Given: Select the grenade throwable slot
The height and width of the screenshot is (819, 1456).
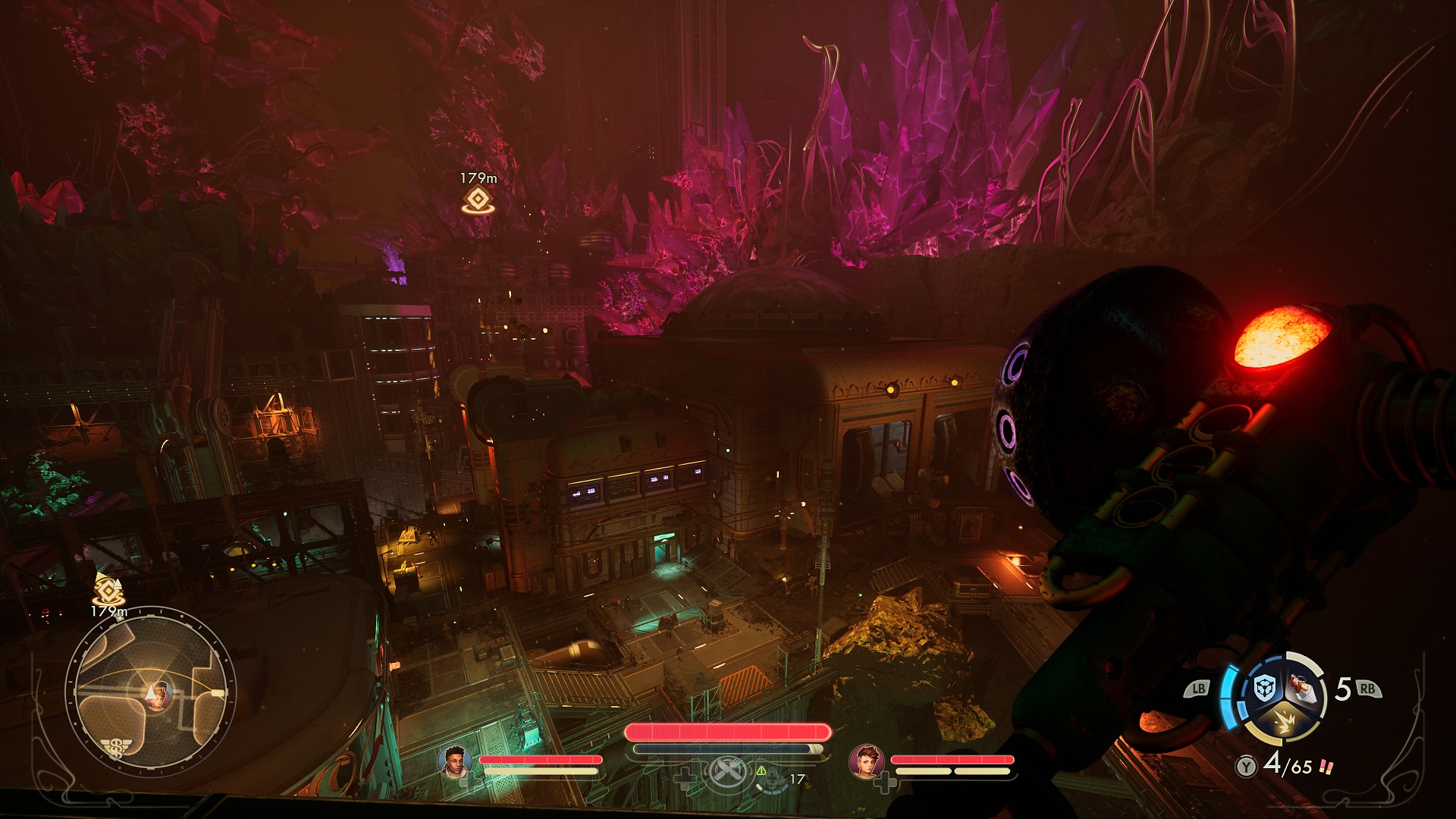Looking at the screenshot, I should point(1304,689).
